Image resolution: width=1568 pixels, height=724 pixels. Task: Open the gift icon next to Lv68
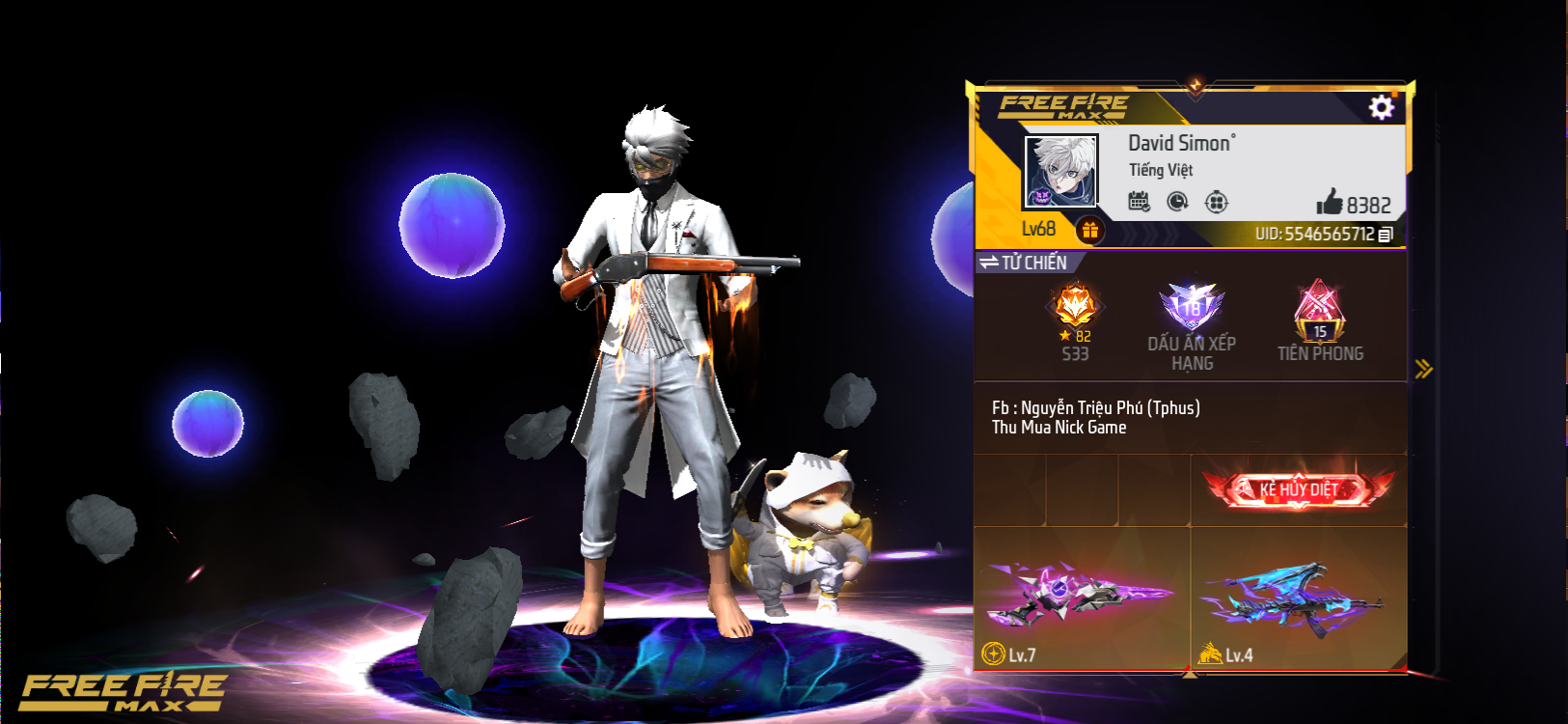click(1091, 229)
